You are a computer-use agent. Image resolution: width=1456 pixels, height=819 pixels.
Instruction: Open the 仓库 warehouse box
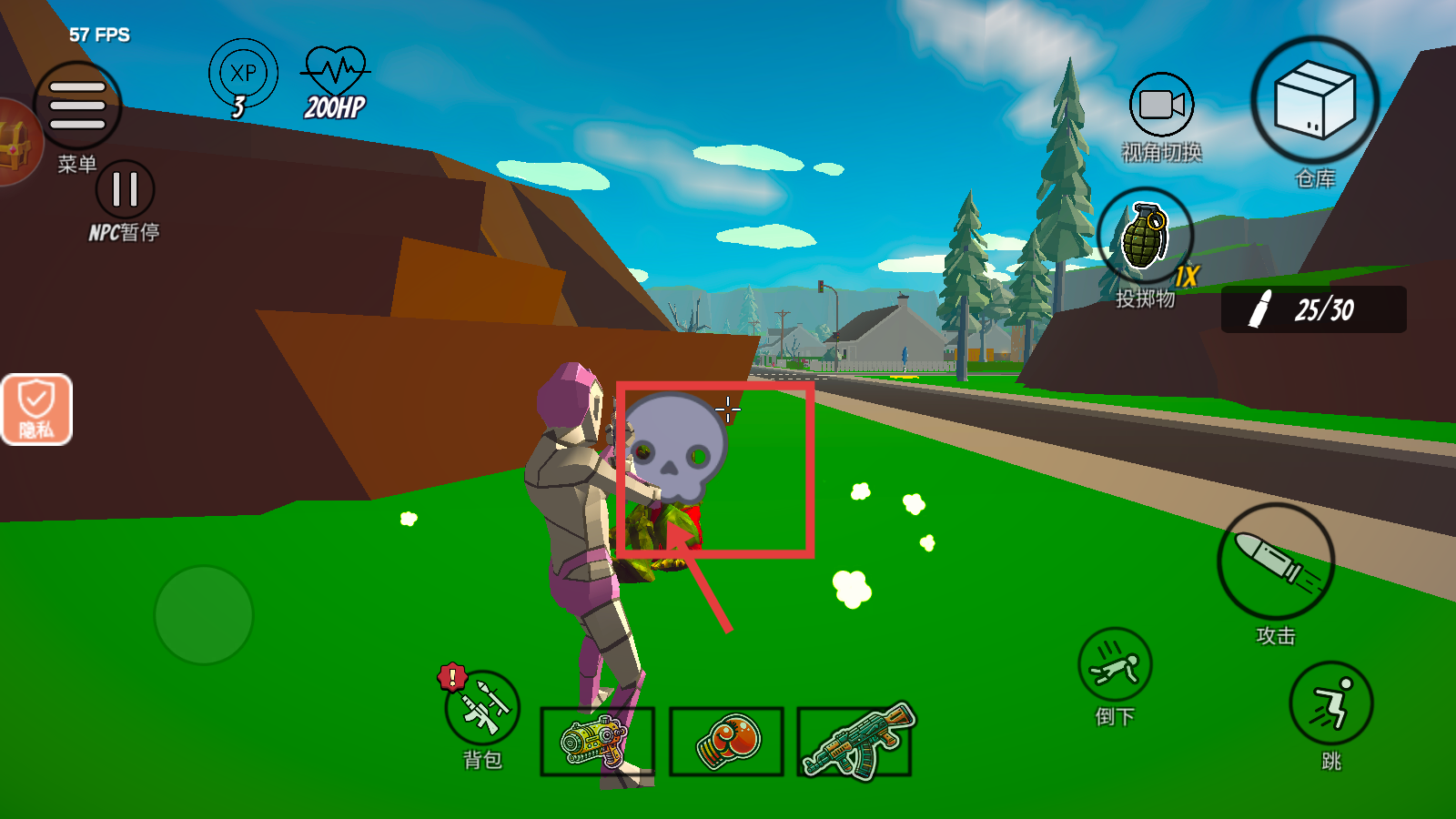tap(1314, 100)
